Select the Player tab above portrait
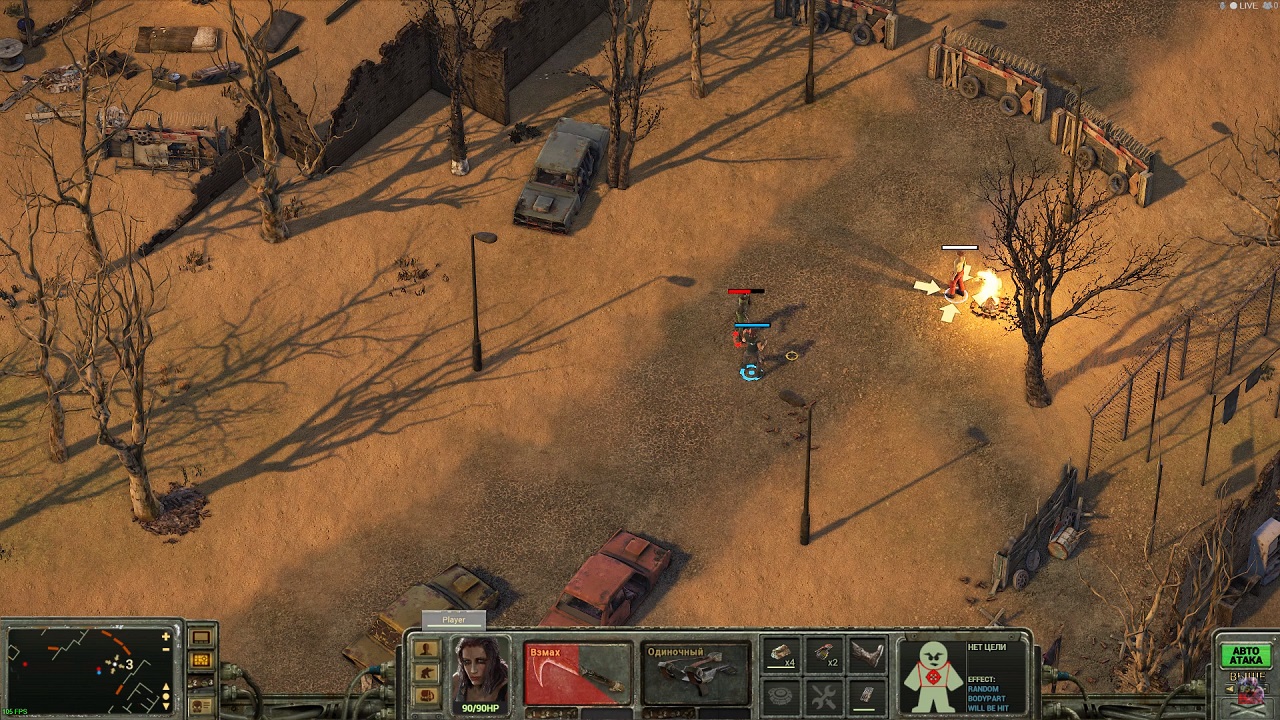Screen dimensions: 1280x720 454,620
